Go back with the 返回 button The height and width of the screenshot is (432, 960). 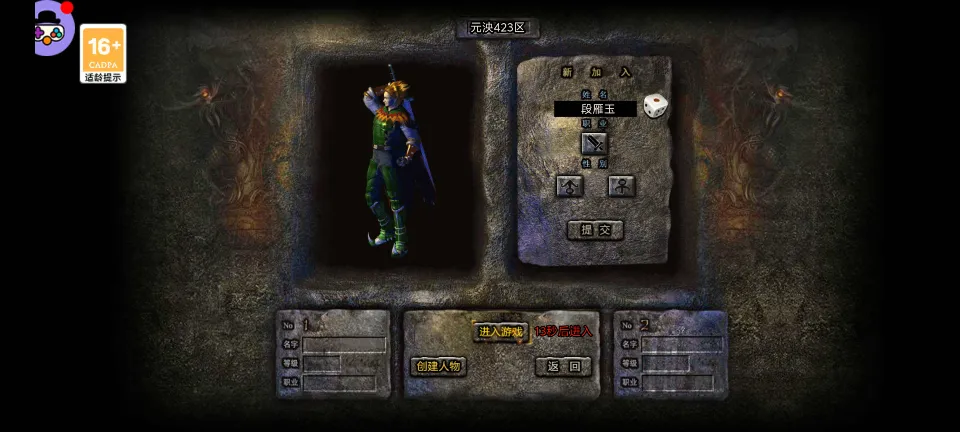(563, 366)
